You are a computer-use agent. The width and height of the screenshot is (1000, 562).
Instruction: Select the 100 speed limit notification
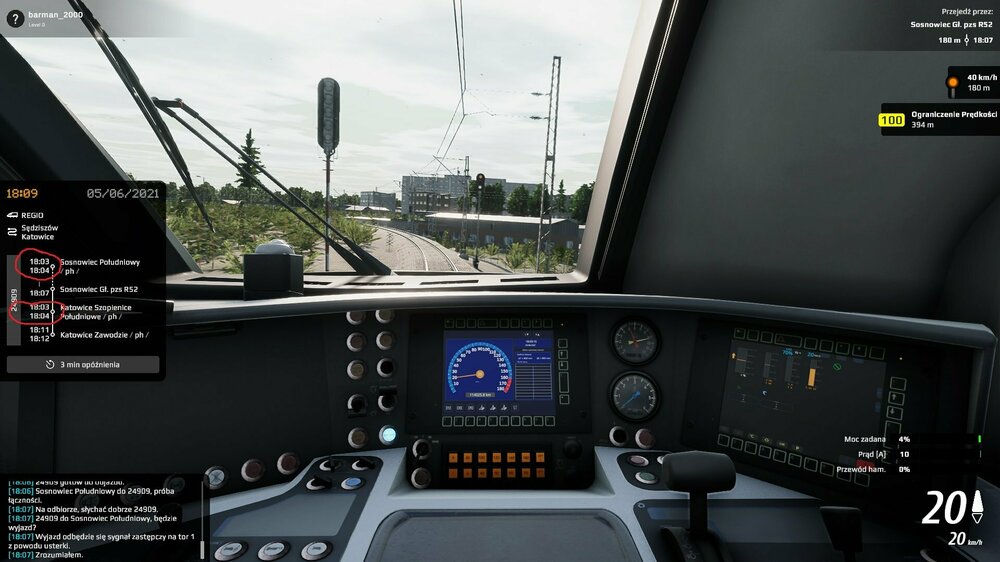point(939,120)
